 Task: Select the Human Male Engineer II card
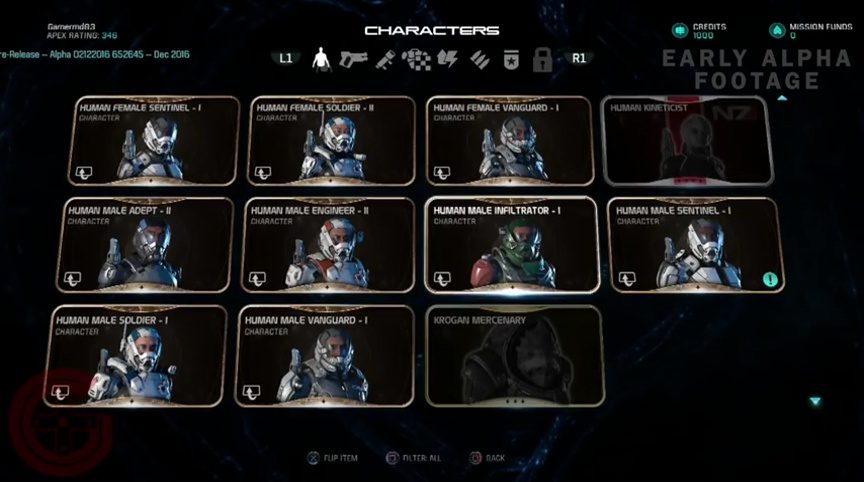pyautogui.click(x=327, y=244)
